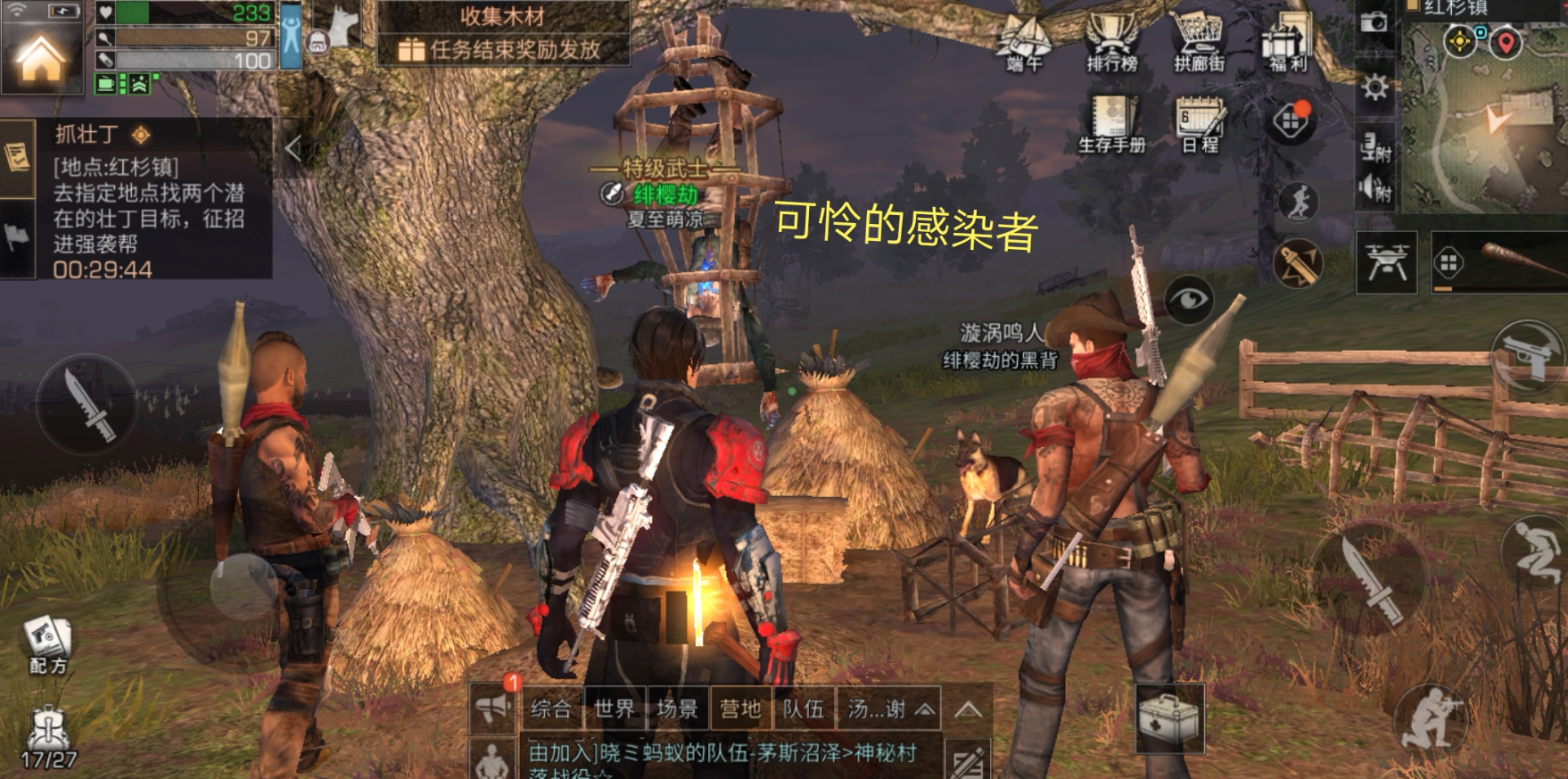The height and width of the screenshot is (779, 1568).
Task: Switch to the 队伍 chat tab
Action: coord(803,709)
